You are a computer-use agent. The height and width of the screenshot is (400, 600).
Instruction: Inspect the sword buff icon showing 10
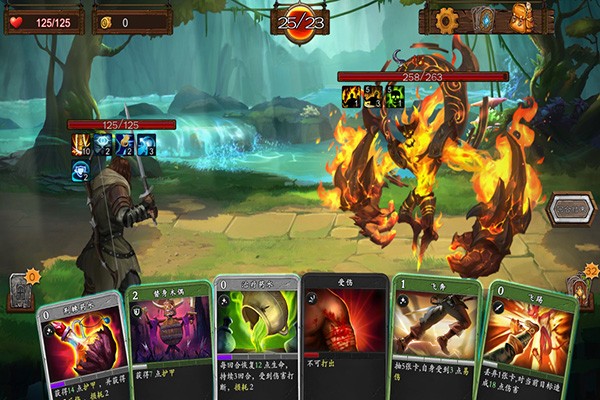click(x=81, y=145)
